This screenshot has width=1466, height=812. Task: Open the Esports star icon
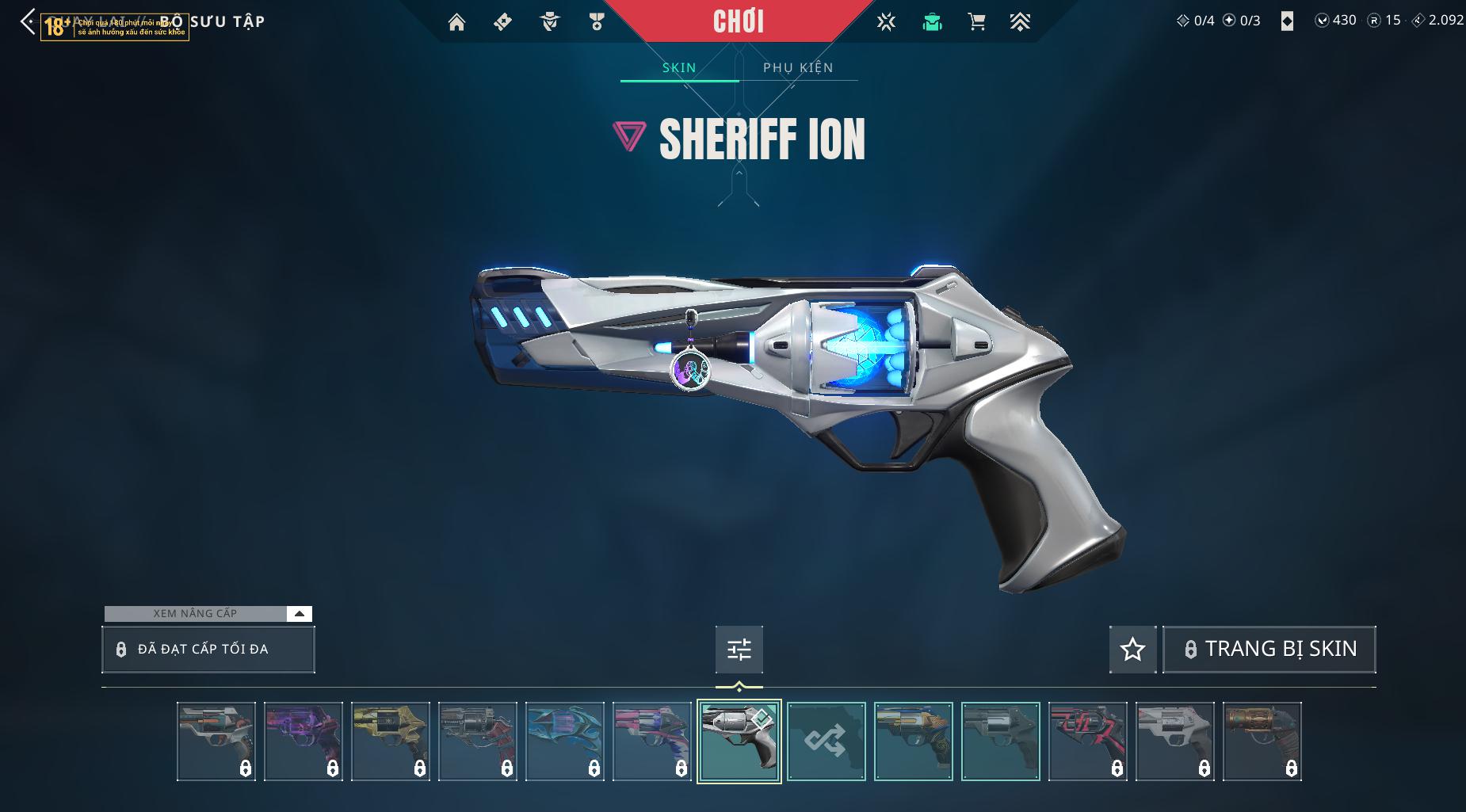[x=886, y=22]
